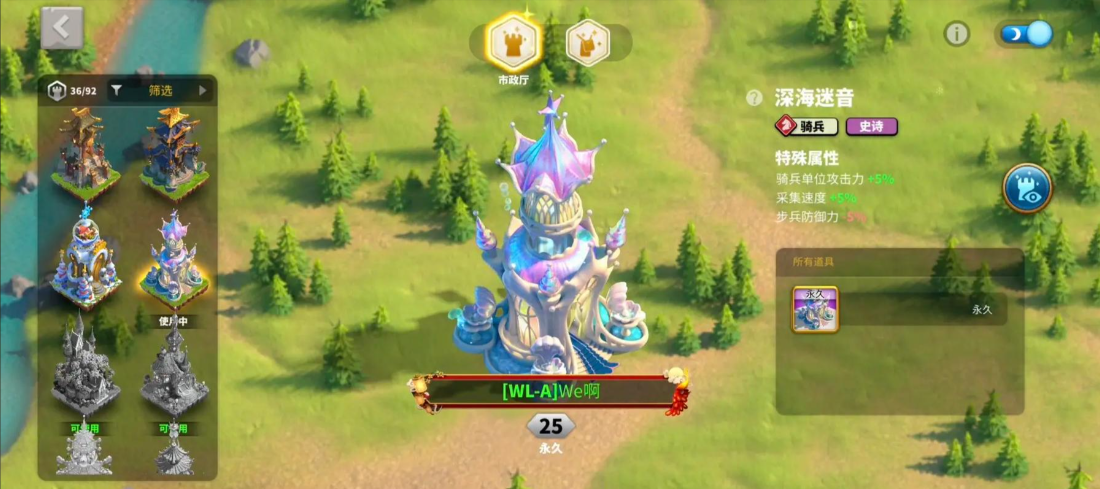
Task: Pick the grey locked pagoda skin
Action: tap(174, 370)
